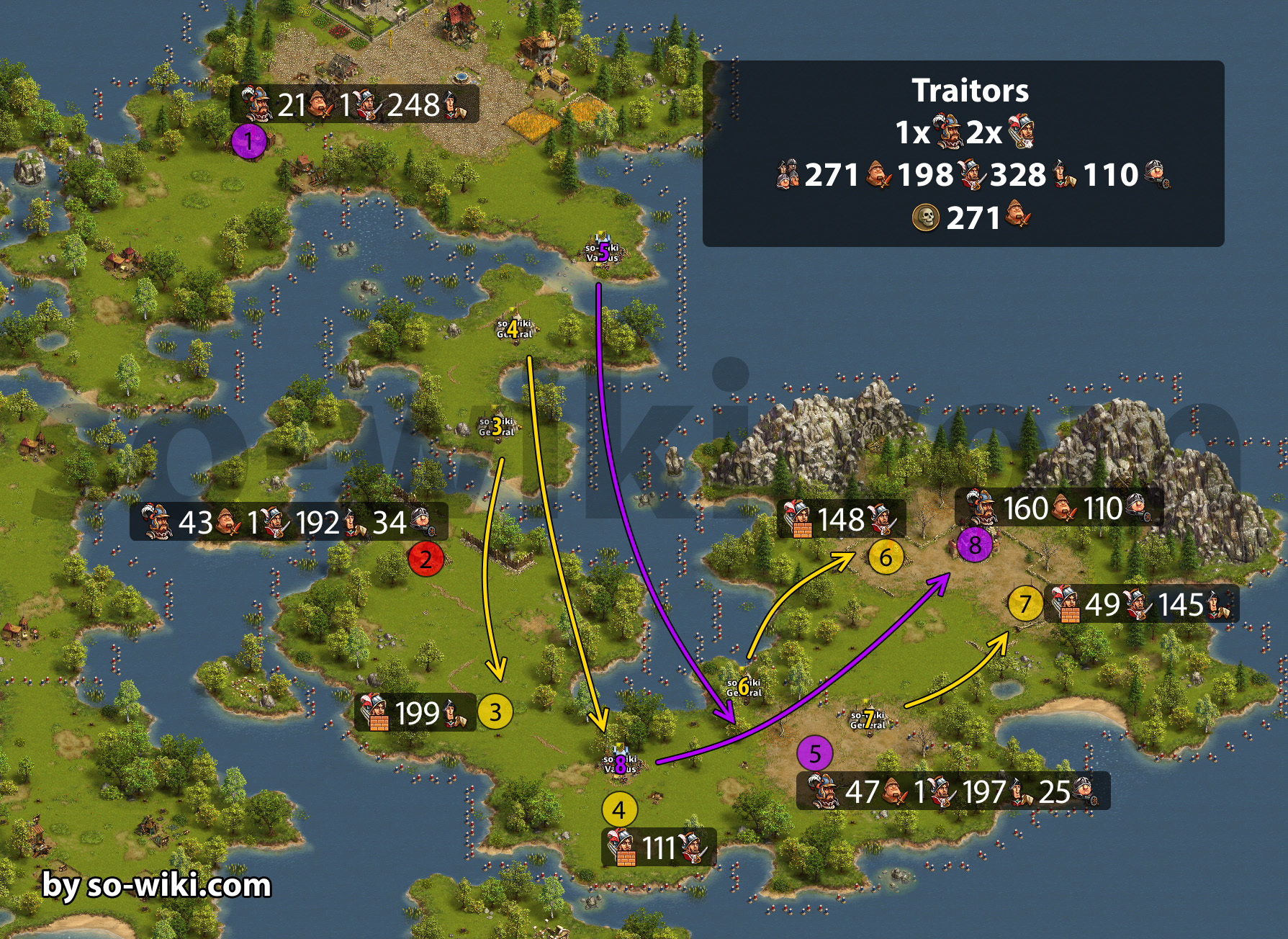Viewport: 1288px width, 939px height.
Task: Select the yellow circle marker numbered 6
Action: 886,557
